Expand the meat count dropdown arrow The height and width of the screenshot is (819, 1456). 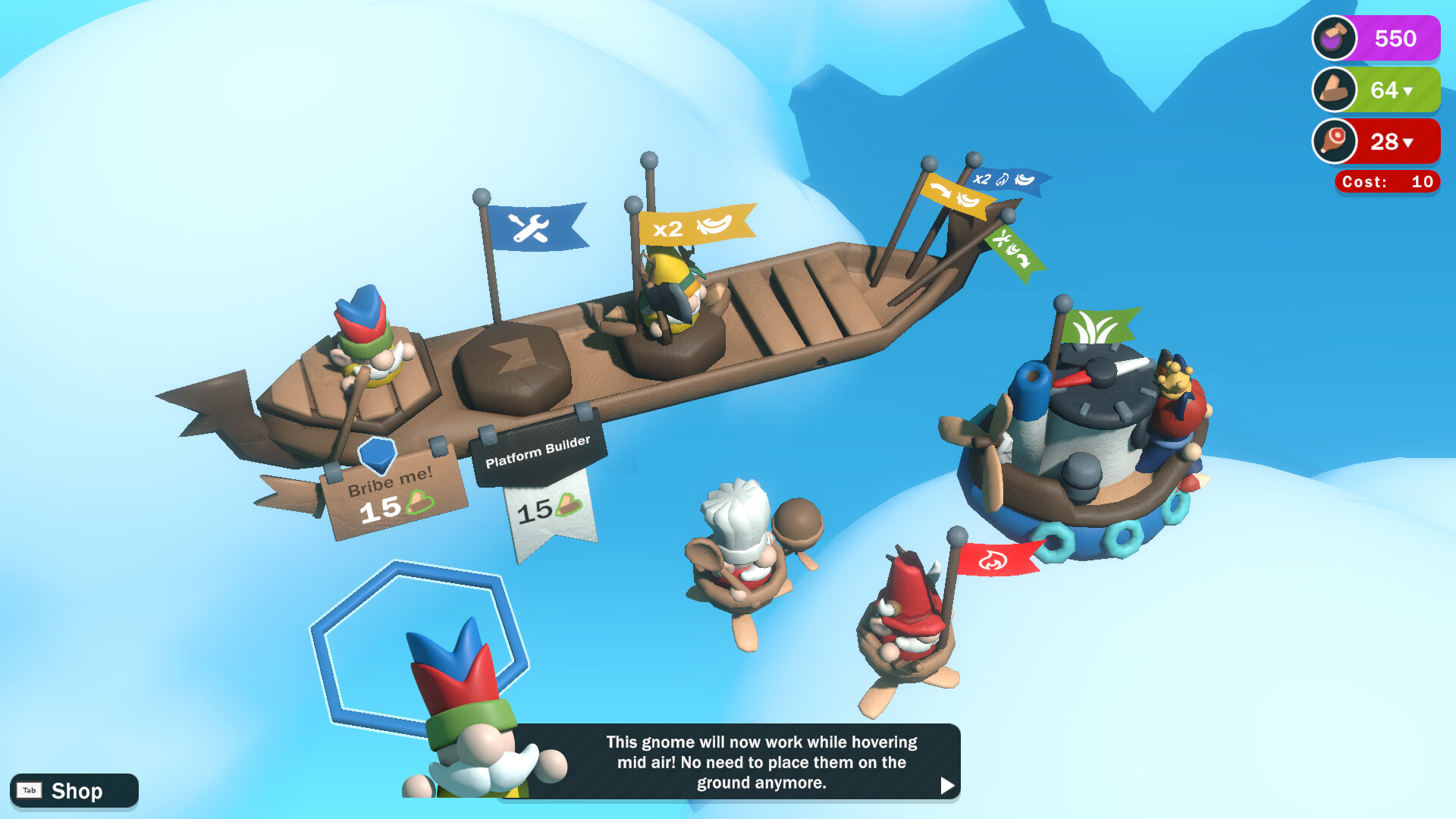pos(1409,142)
